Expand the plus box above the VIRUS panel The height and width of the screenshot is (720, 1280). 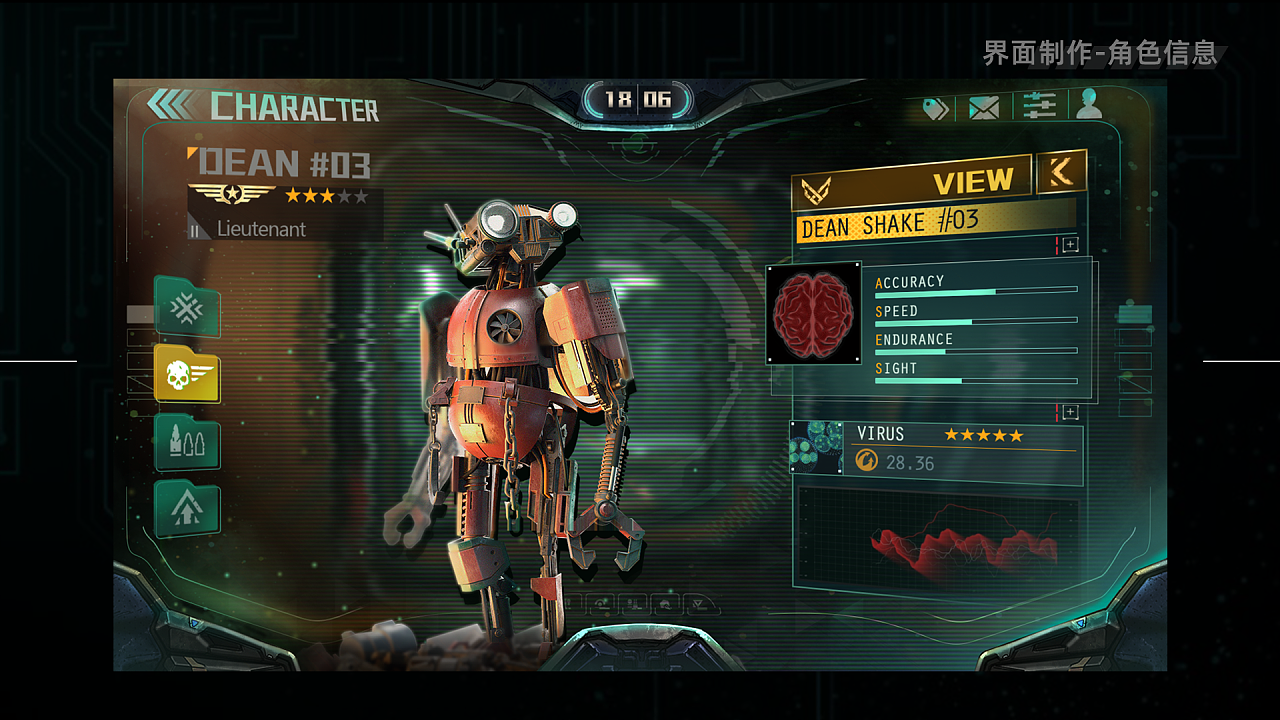[x=1070, y=412]
